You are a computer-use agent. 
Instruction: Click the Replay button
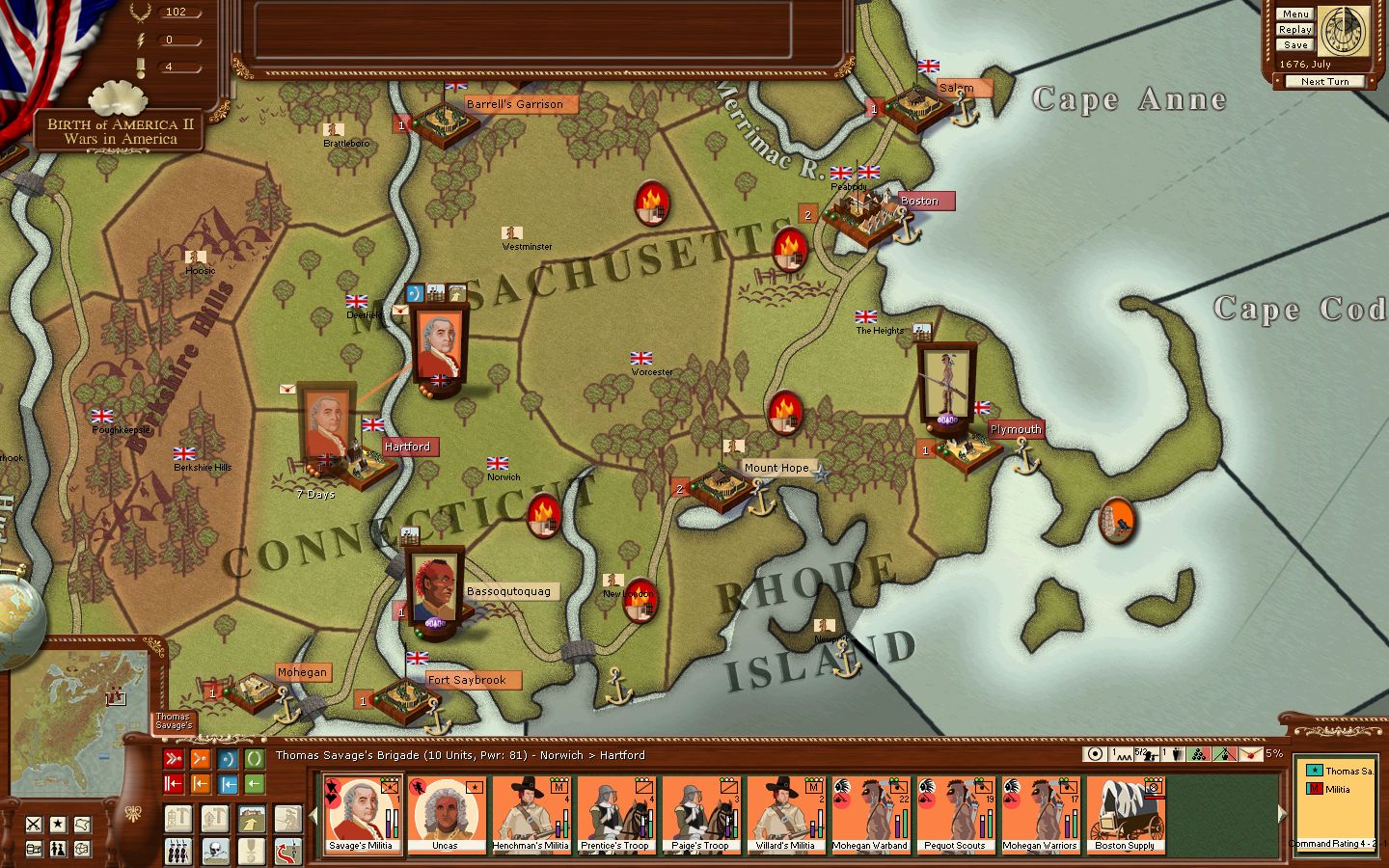[1294, 29]
